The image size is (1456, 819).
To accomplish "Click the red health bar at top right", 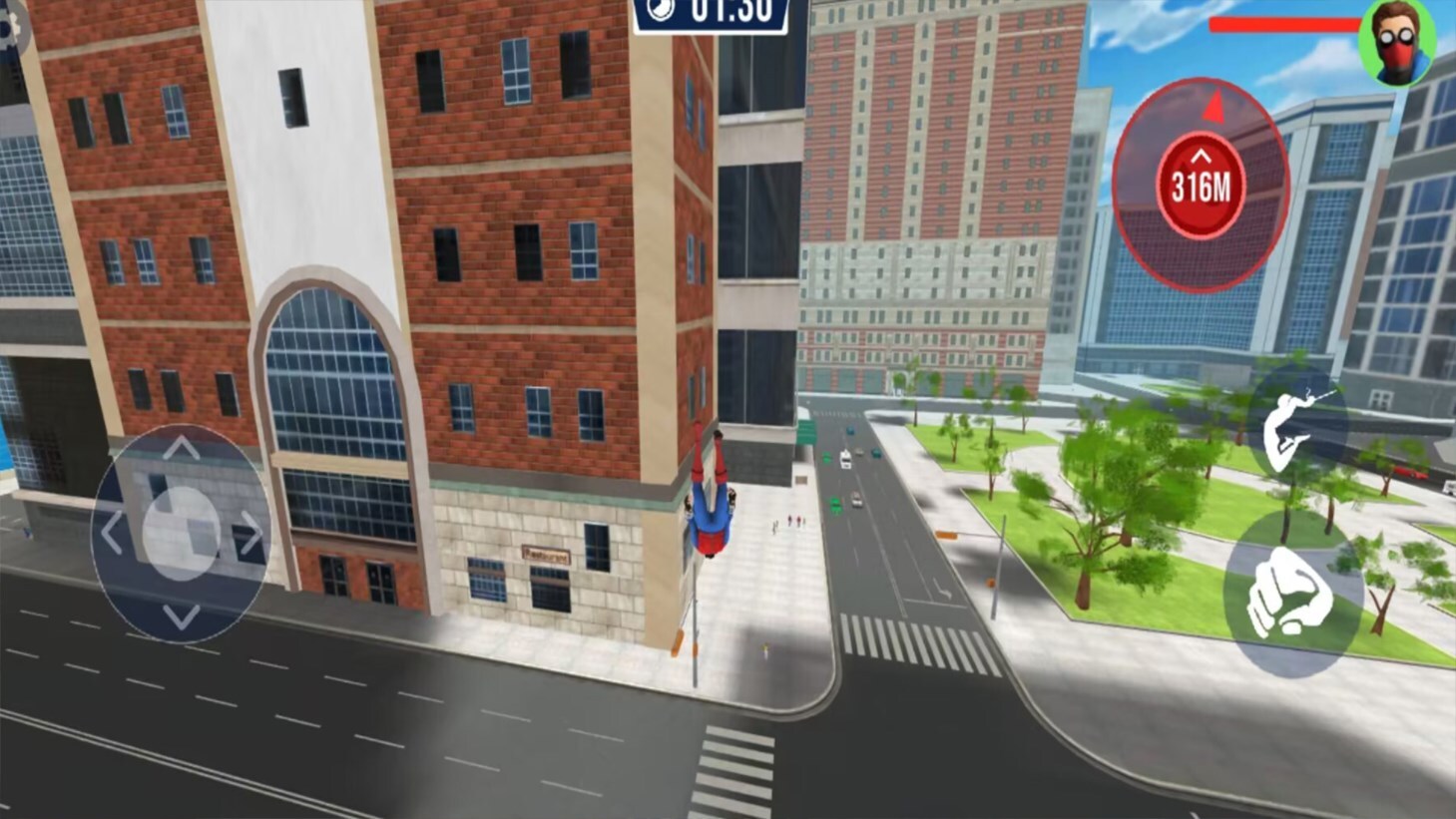I will (1287, 26).
